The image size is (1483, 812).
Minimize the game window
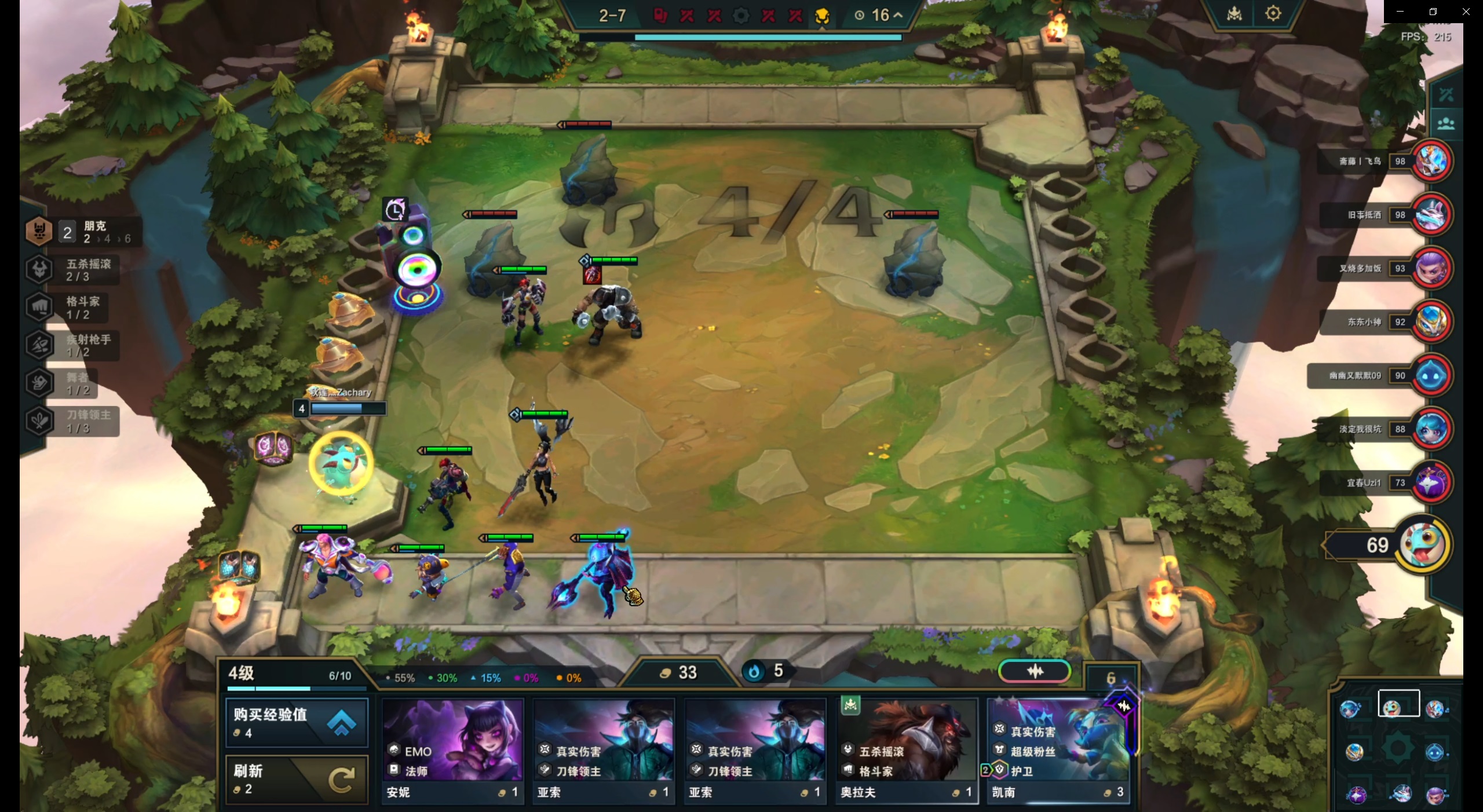pos(1400,12)
